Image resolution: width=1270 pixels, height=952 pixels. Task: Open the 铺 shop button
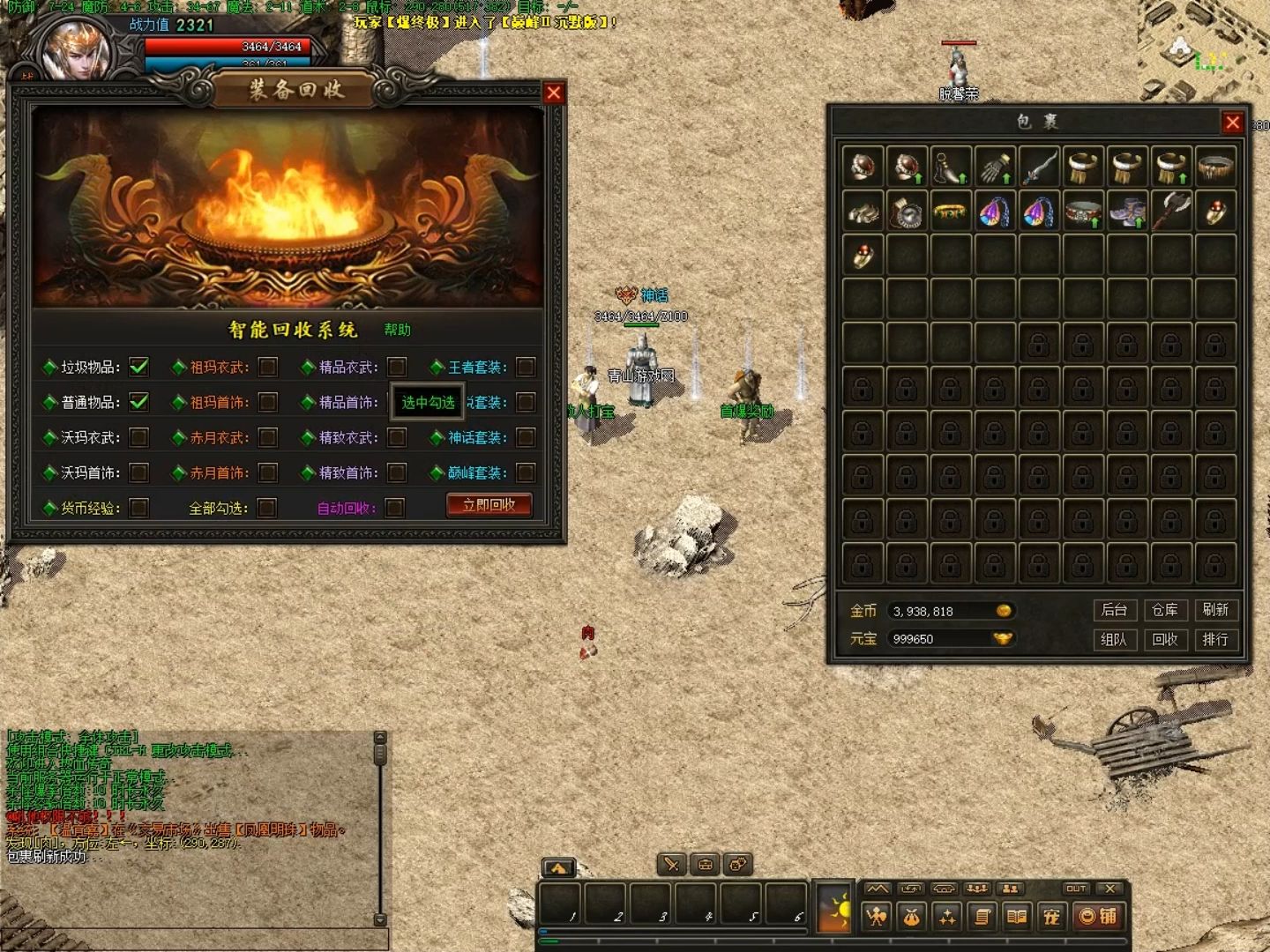pyautogui.click(x=1098, y=917)
